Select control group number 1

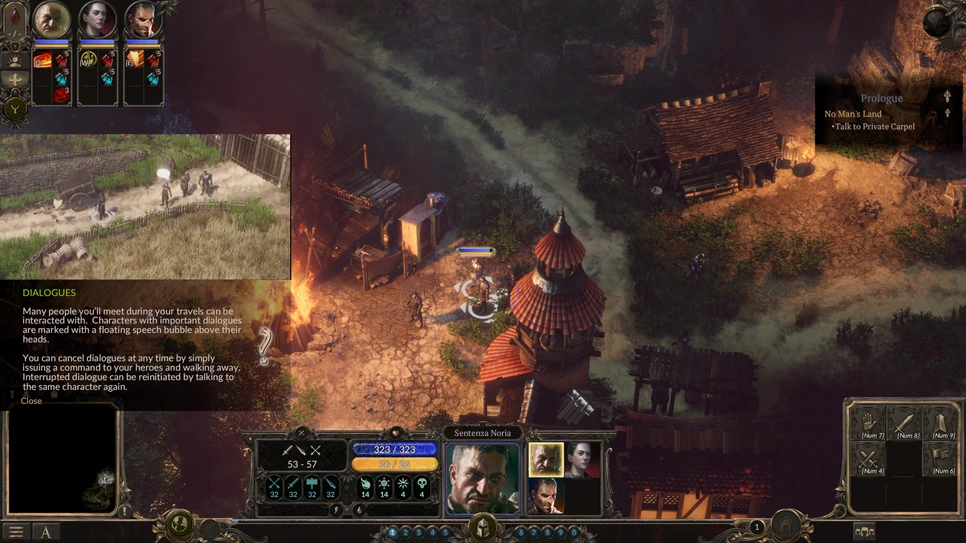pos(393,533)
